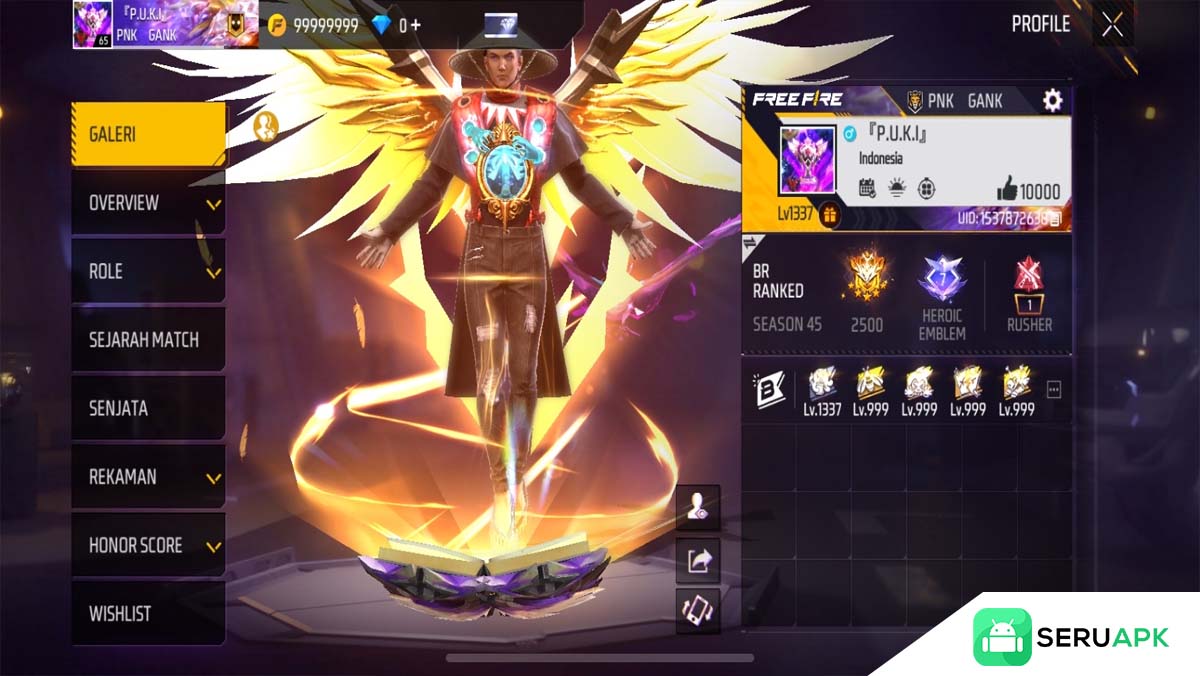Screen dimensions: 1200x676
Task: Expand the pet list ellipsis button
Action: [x=1053, y=389]
